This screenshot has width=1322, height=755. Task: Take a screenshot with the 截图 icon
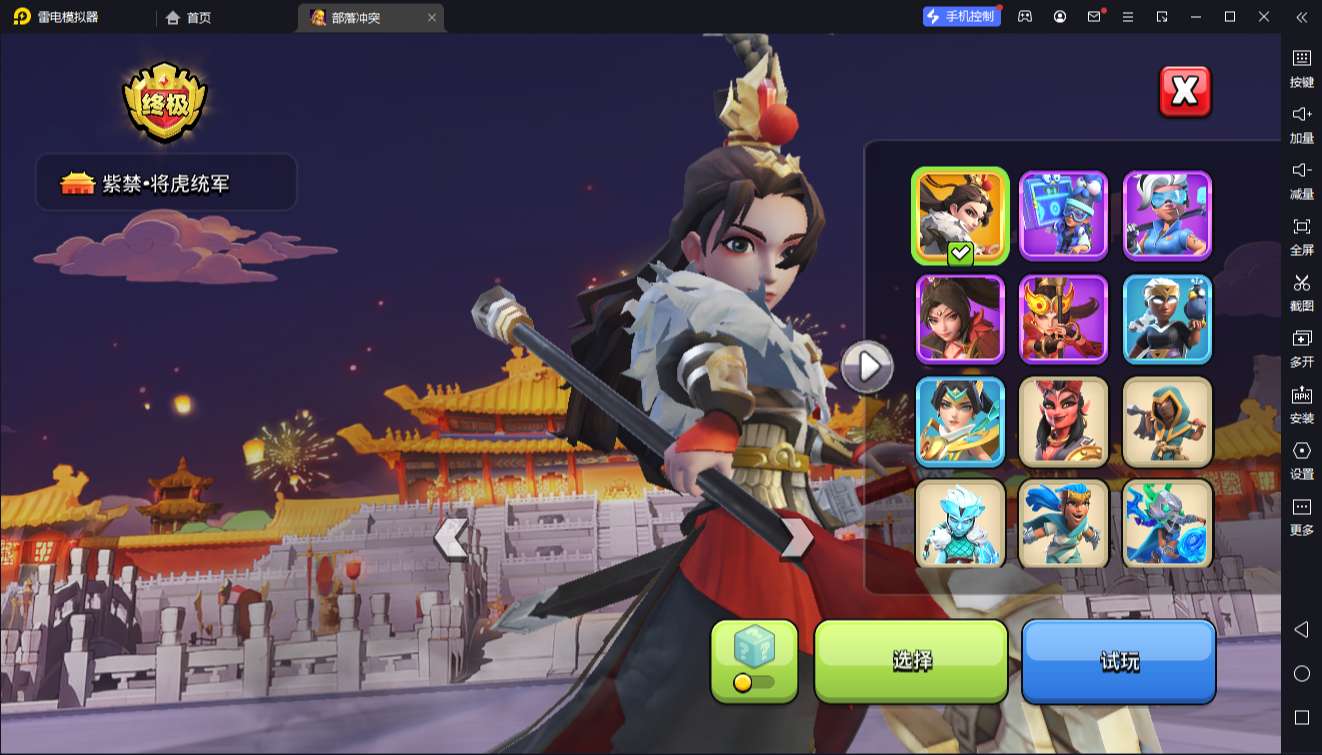1301,293
